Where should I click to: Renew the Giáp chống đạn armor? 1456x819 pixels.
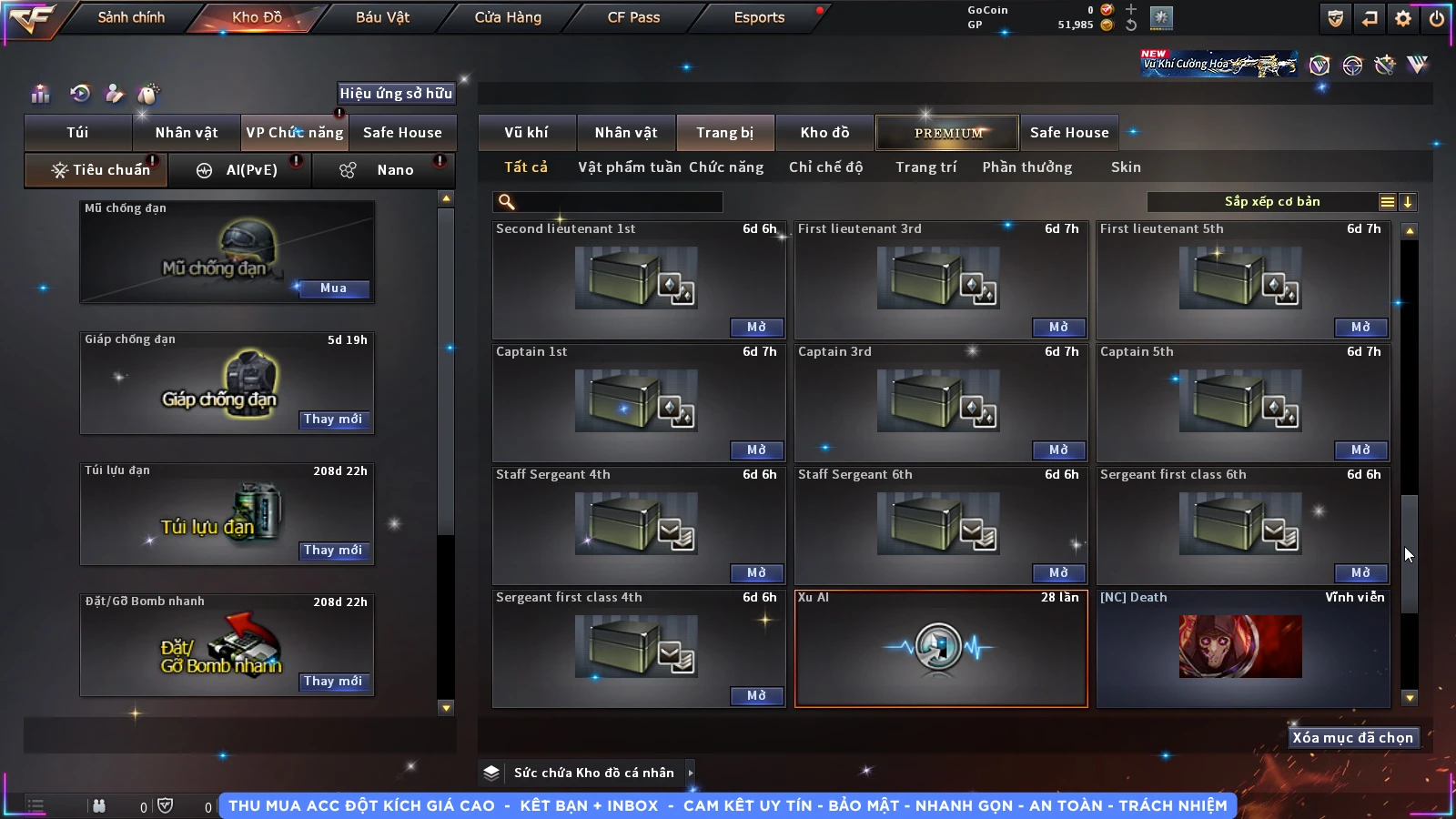pos(333,420)
